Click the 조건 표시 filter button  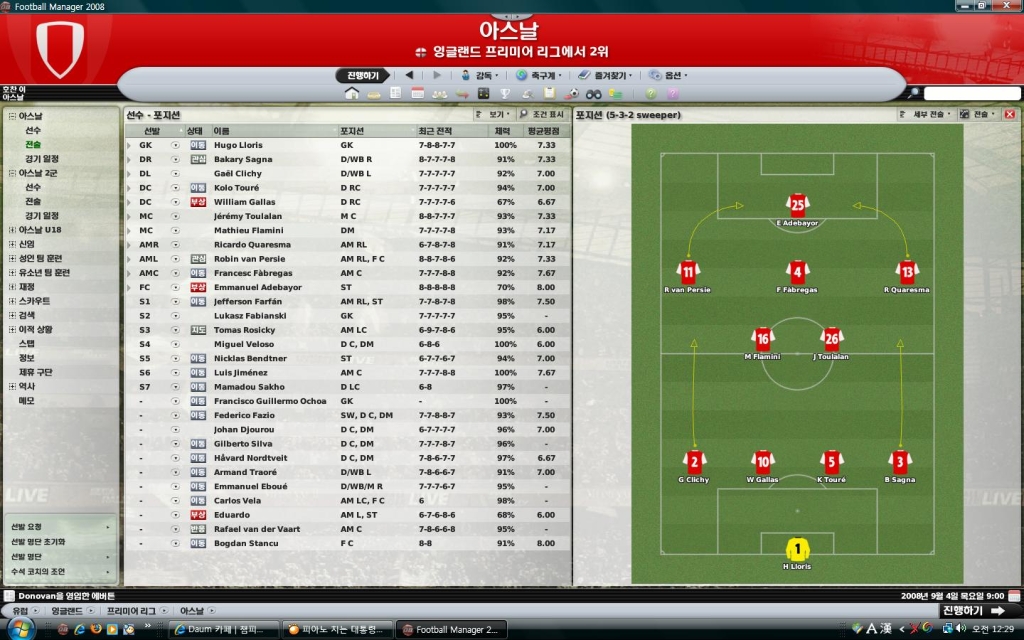coord(542,115)
